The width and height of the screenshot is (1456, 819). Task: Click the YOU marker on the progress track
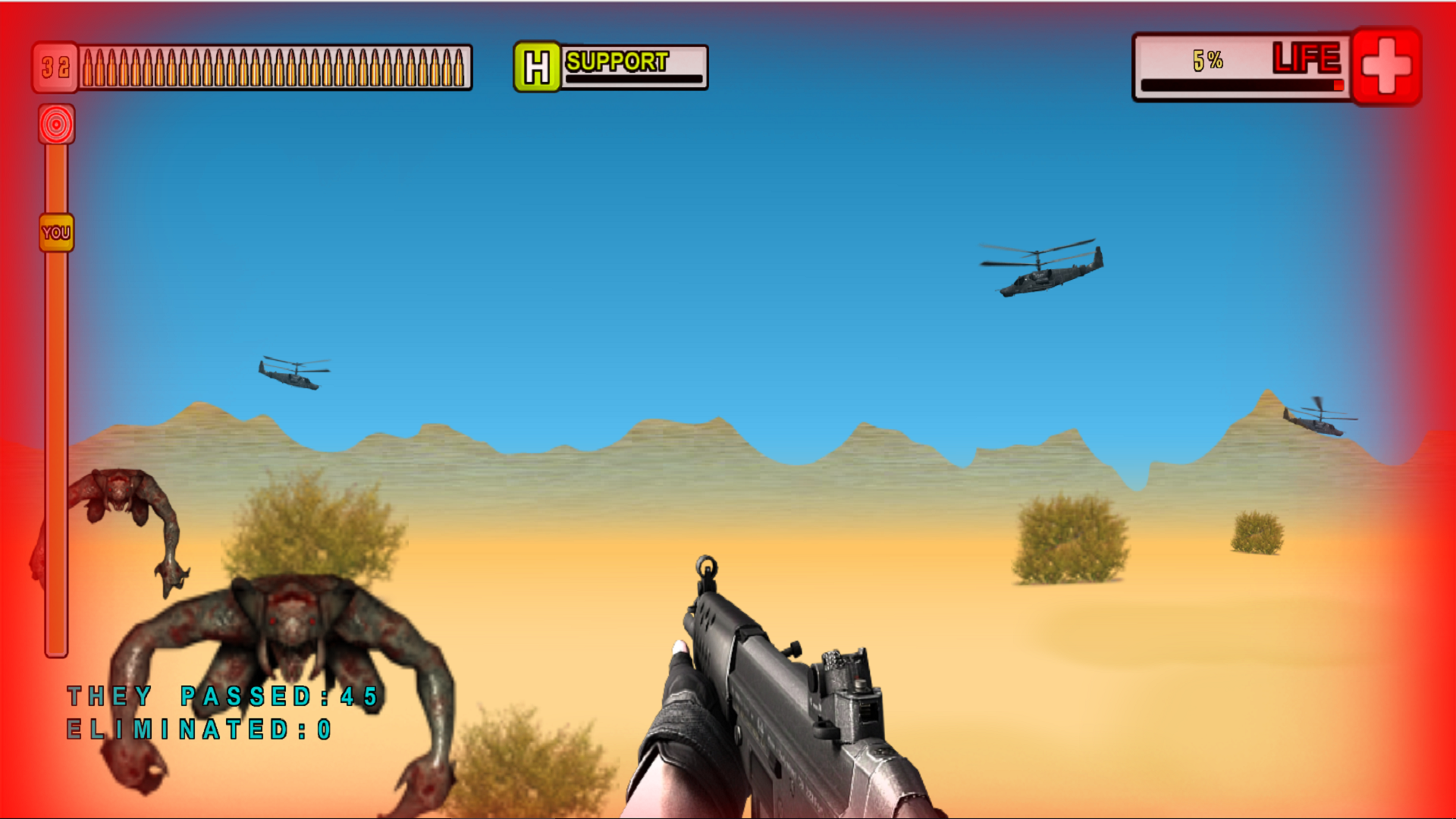(55, 232)
